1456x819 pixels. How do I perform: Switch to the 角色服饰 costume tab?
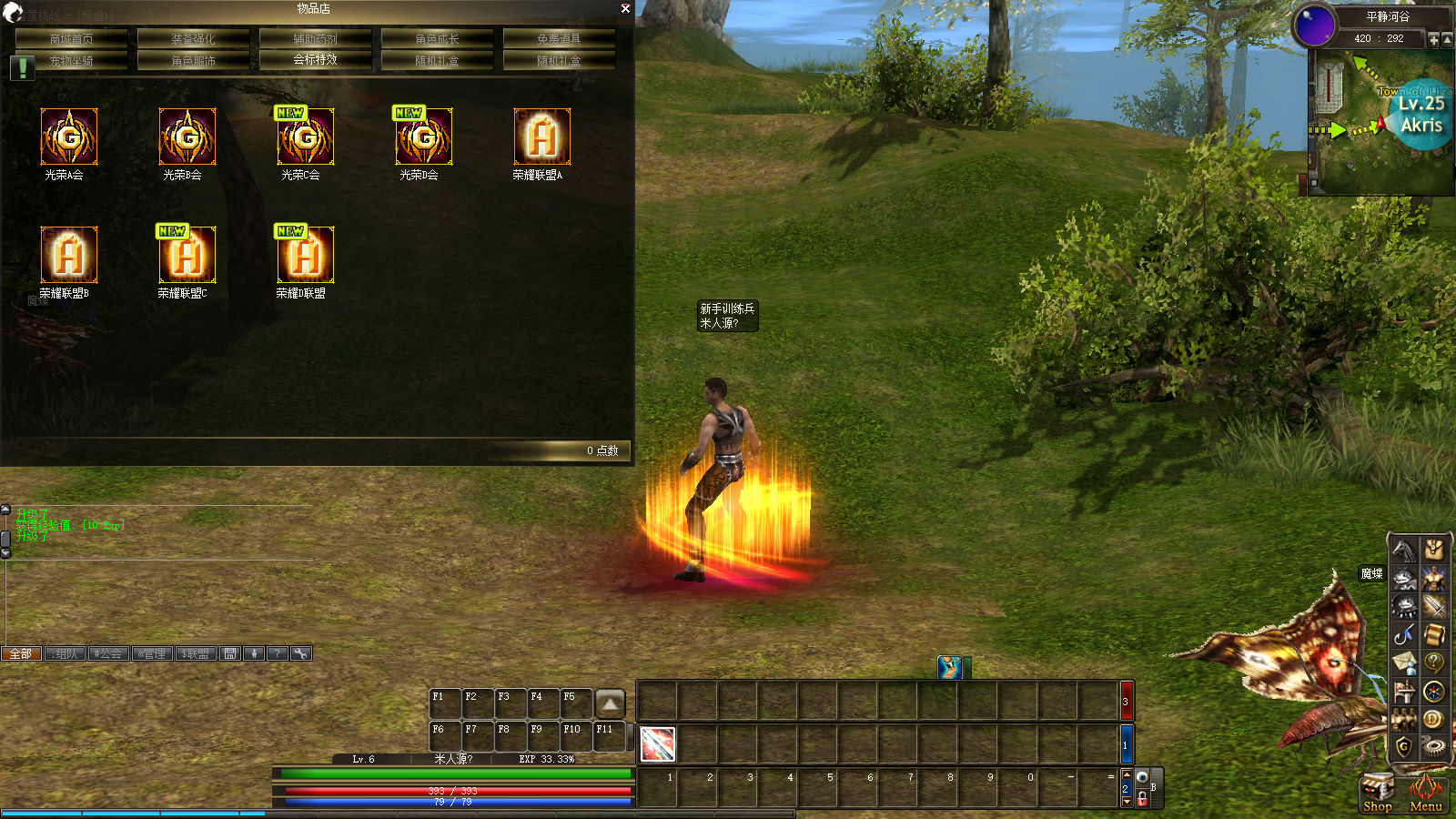193,61
